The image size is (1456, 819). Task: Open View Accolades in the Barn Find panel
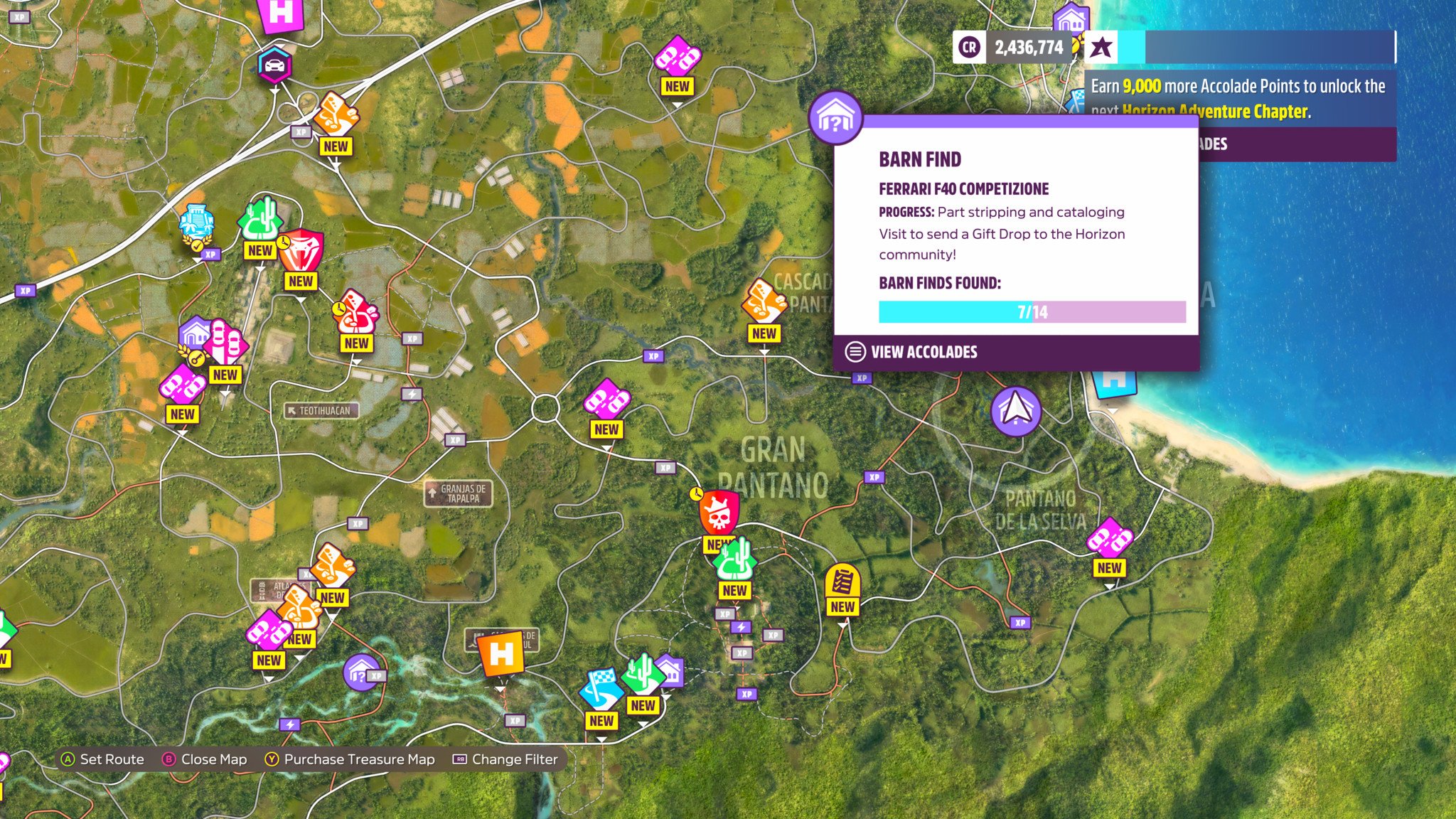pos(923,352)
